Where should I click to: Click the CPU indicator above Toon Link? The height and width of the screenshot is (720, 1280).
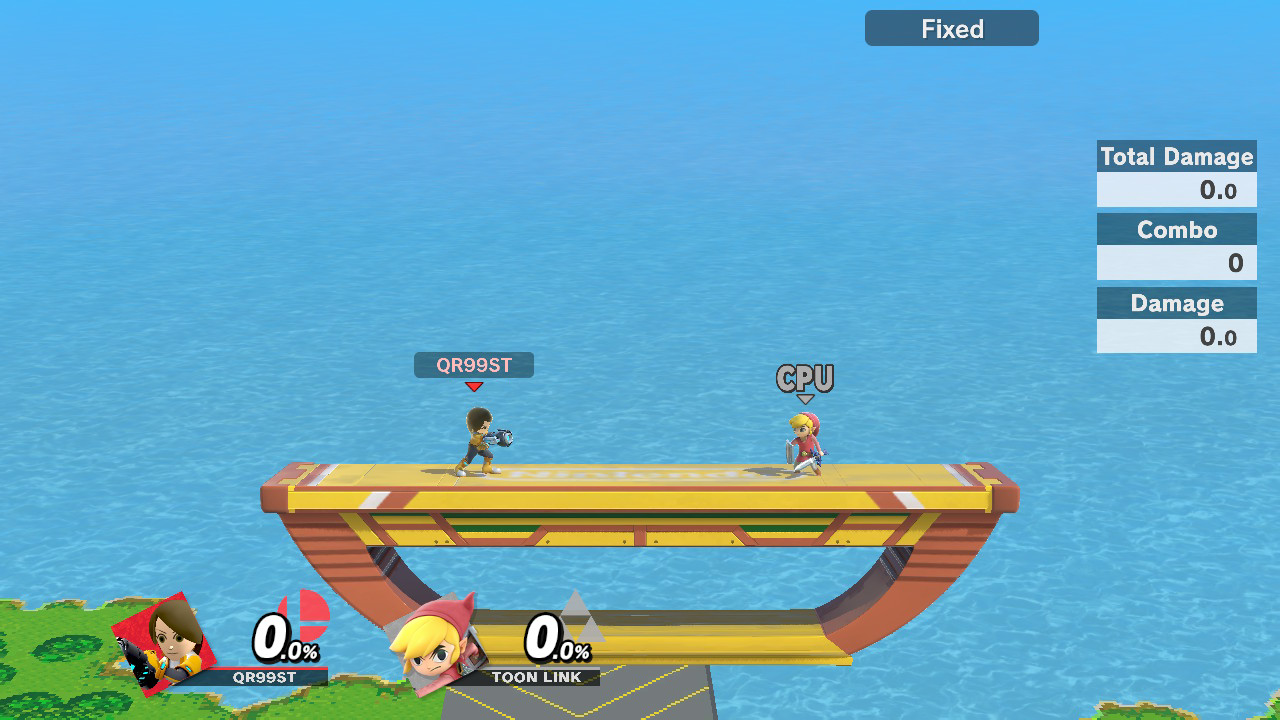click(805, 379)
